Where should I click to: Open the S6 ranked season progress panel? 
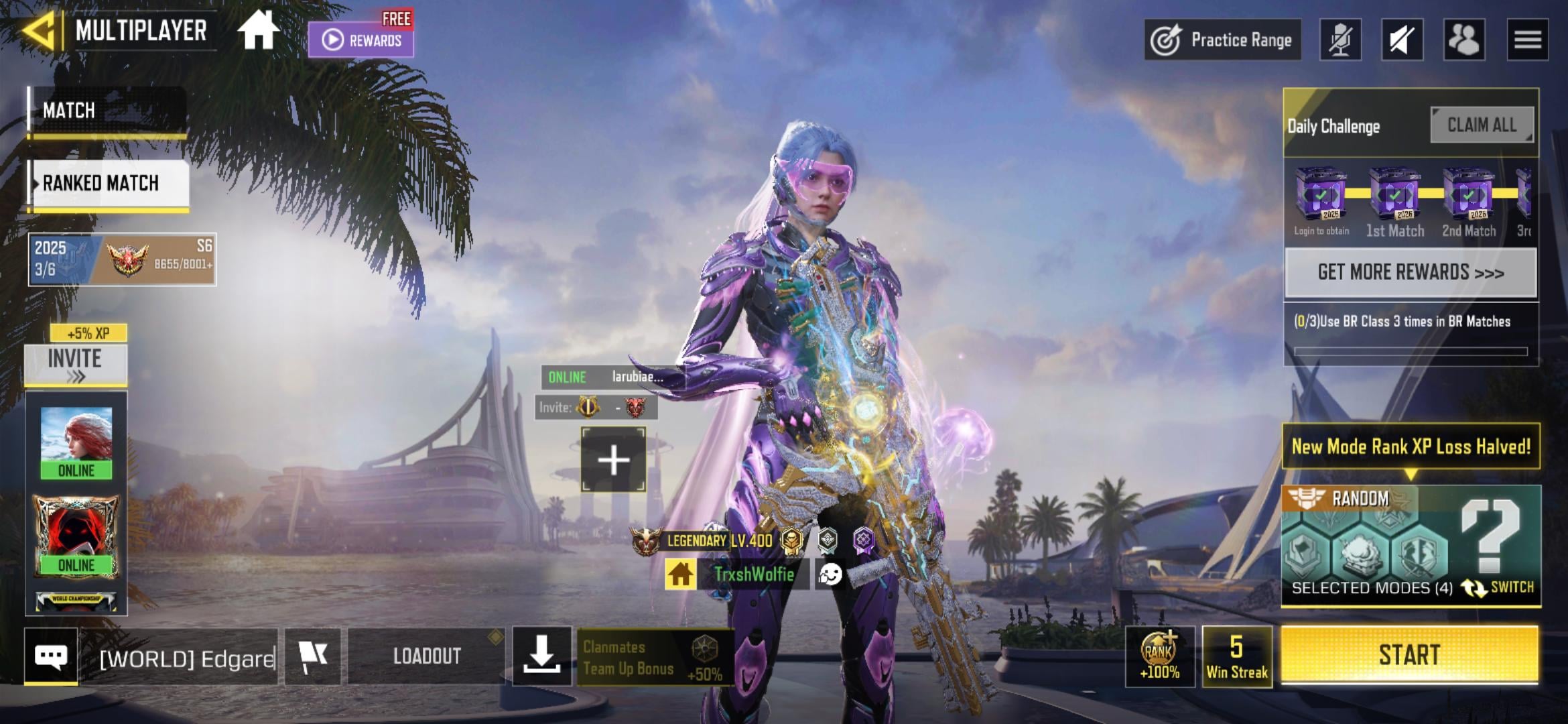(x=122, y=259)
